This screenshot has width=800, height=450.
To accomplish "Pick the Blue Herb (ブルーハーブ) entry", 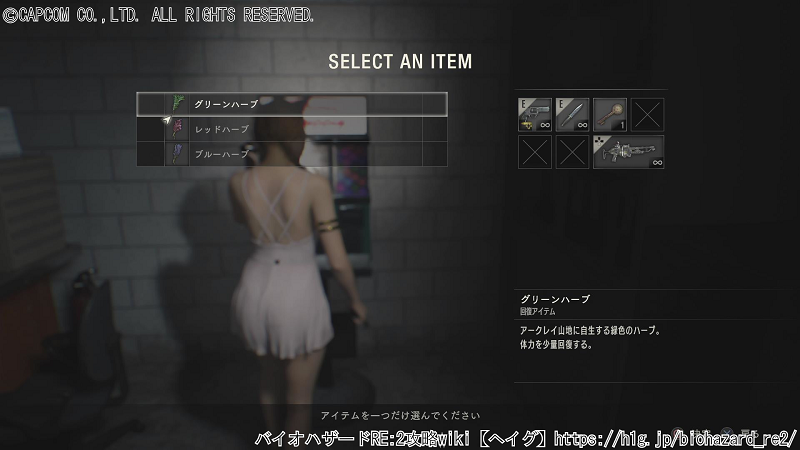I will coord(291,154).
